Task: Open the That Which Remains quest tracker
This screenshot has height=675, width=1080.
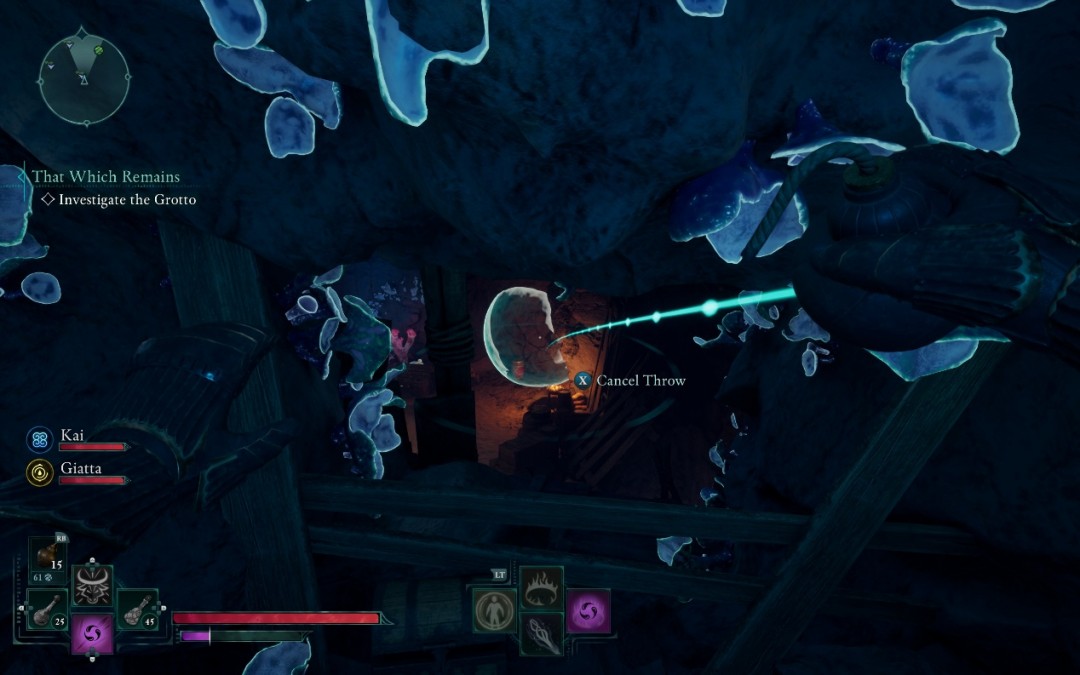Action: coord(106,177)
